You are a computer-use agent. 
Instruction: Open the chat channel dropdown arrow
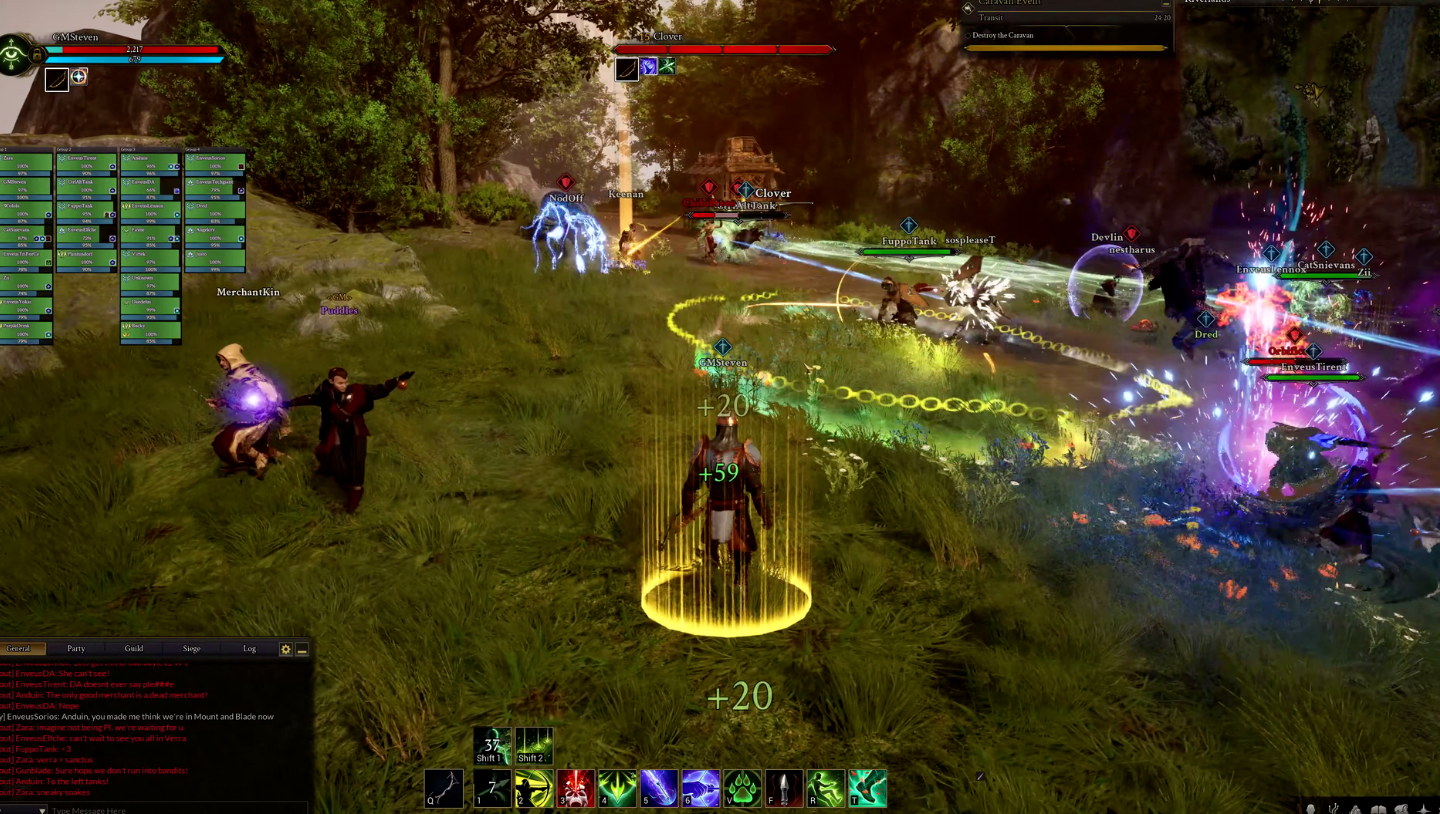[x=41, y=809]
